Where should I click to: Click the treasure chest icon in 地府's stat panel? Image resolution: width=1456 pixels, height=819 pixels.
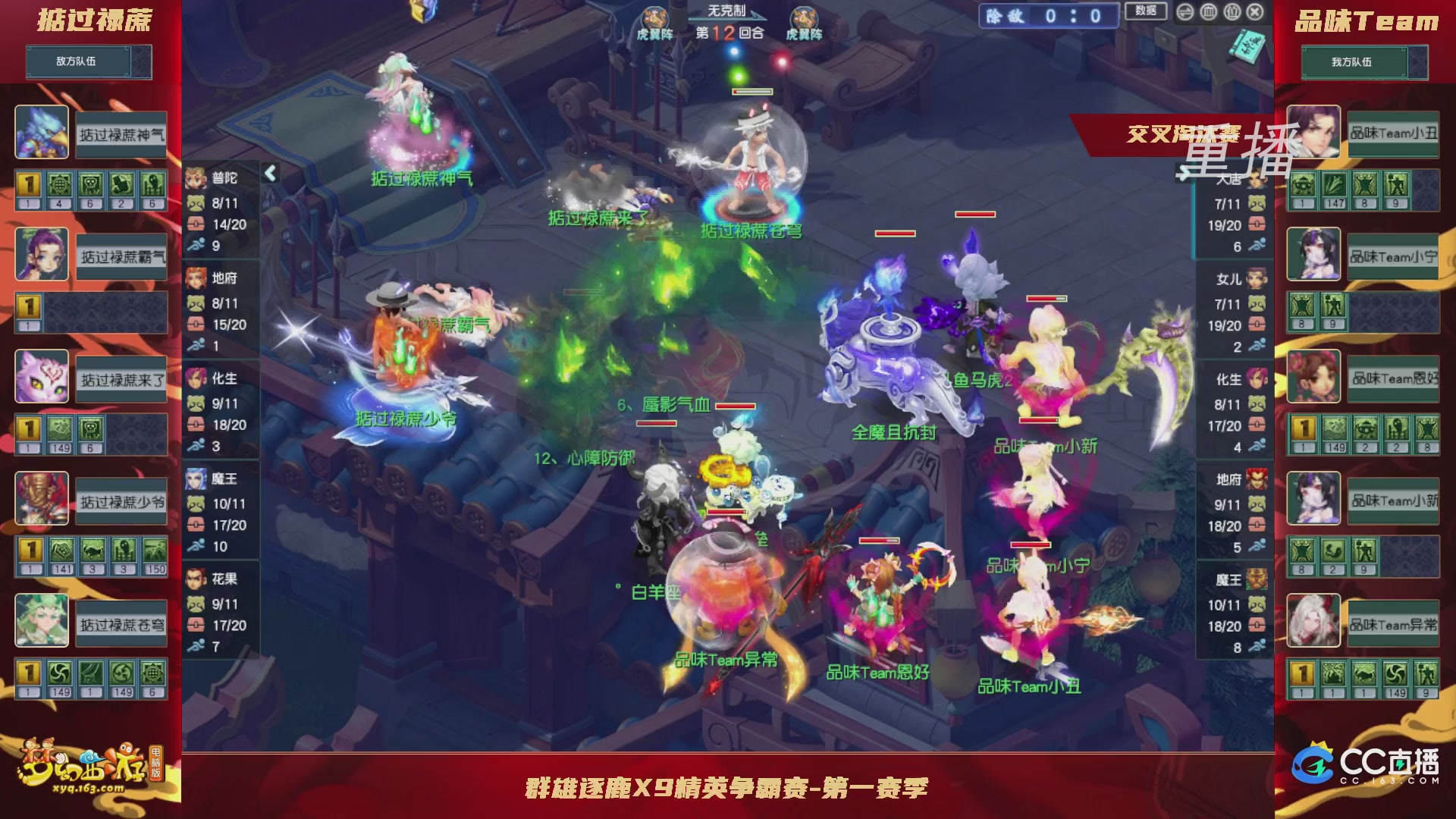click(197, 322)
